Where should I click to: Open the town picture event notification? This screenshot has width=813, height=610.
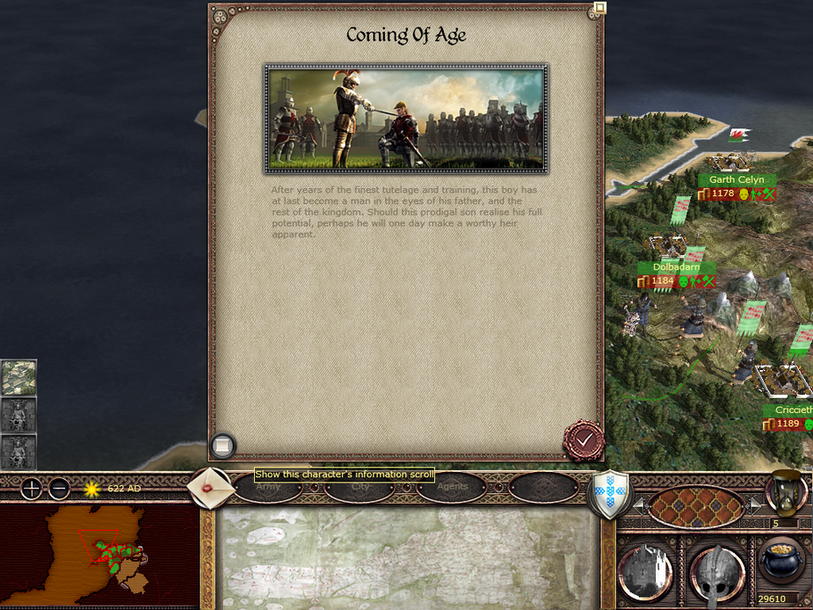tap(18, 377)
